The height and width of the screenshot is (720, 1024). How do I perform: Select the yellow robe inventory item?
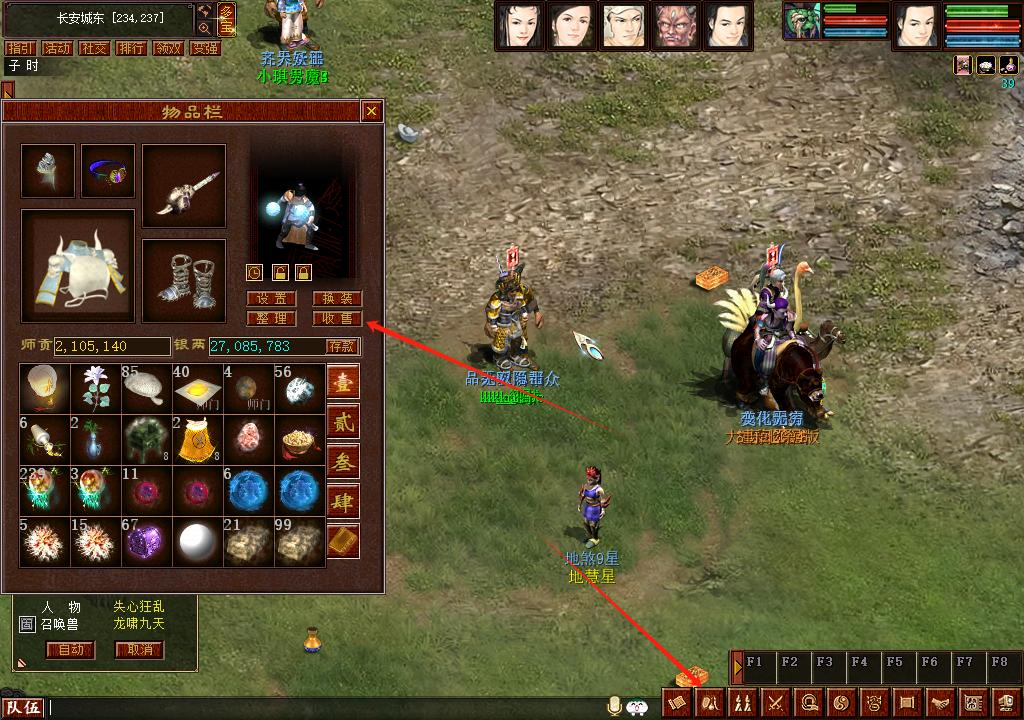point(197,440)
